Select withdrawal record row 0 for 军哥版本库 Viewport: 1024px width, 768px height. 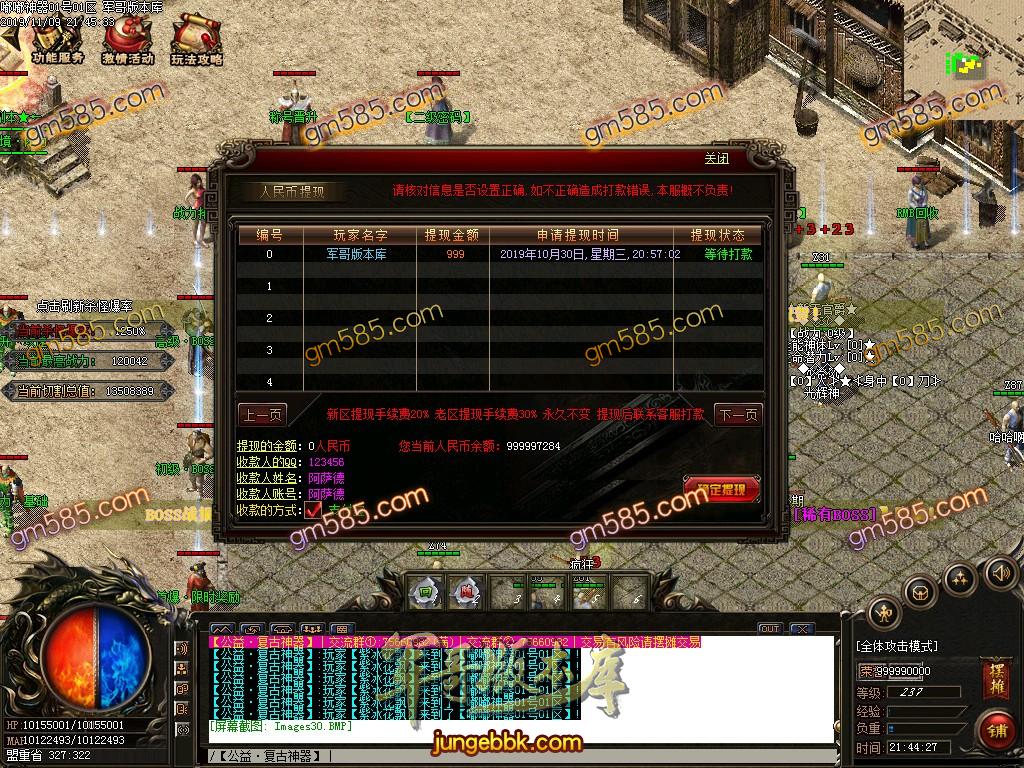tap(500, 254)
